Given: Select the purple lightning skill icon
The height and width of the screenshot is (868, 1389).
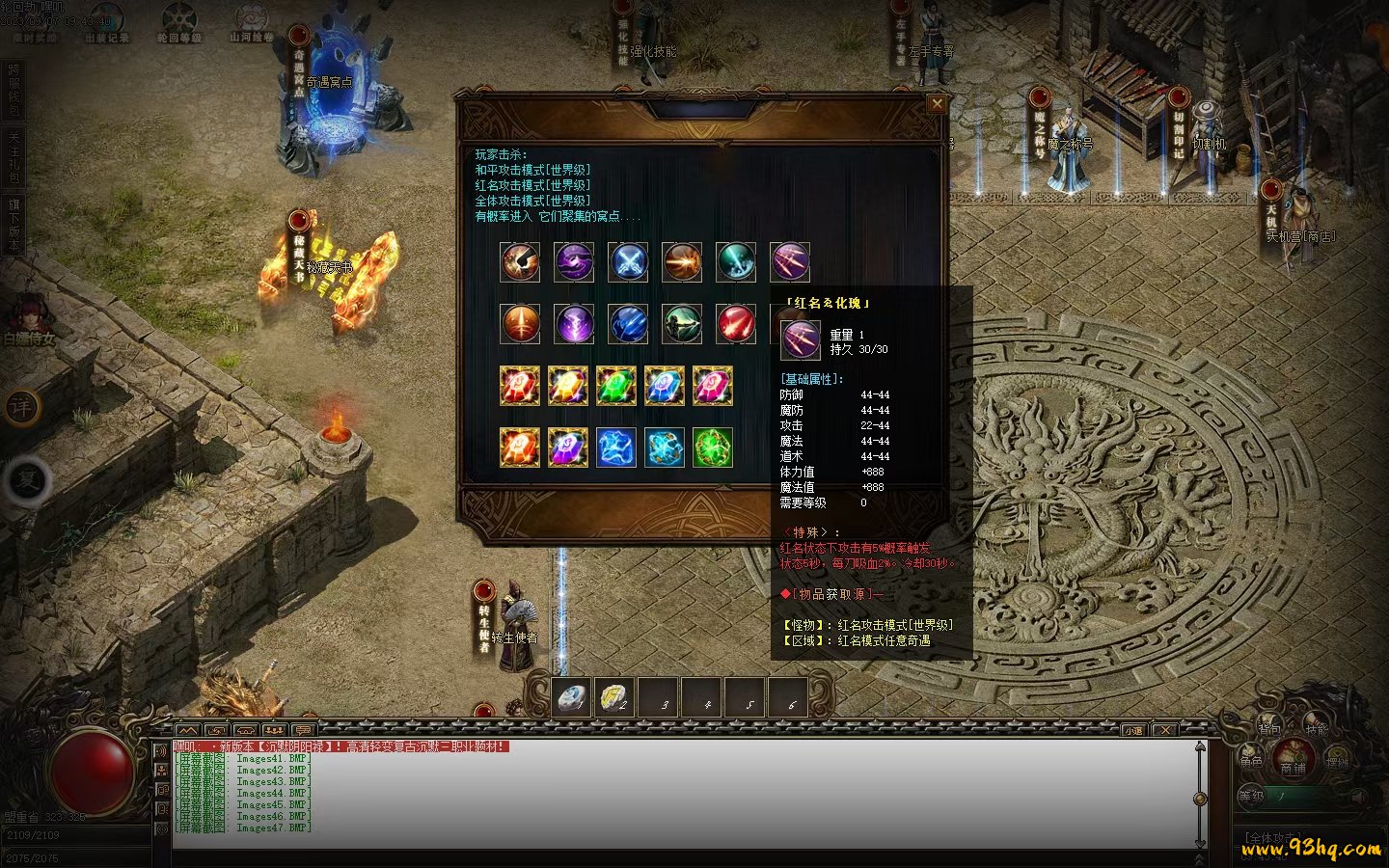Looking at the screenshot, I should [x=574, y=324].
